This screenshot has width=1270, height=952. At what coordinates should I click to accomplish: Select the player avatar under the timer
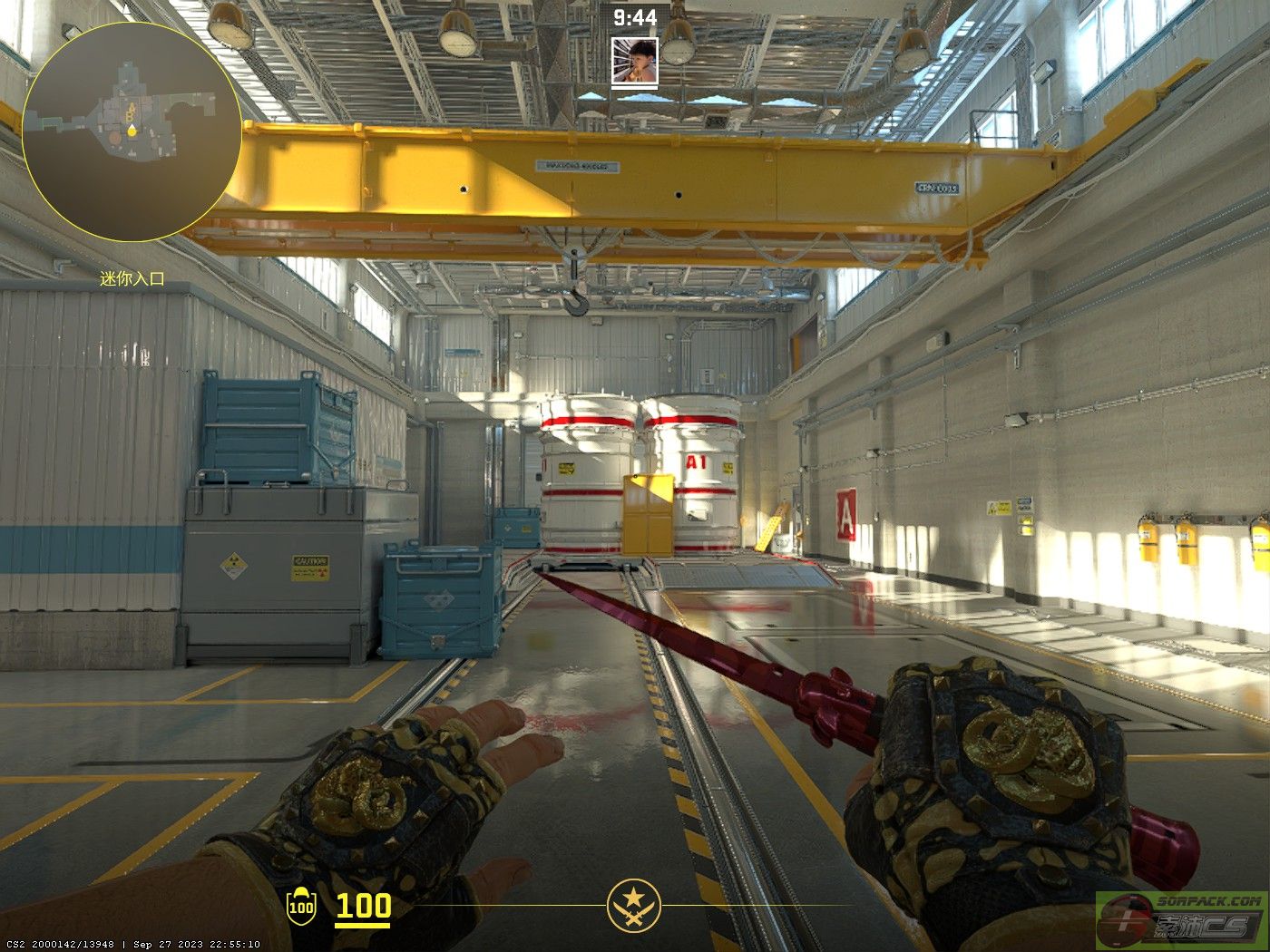click(x=634, y=62)
